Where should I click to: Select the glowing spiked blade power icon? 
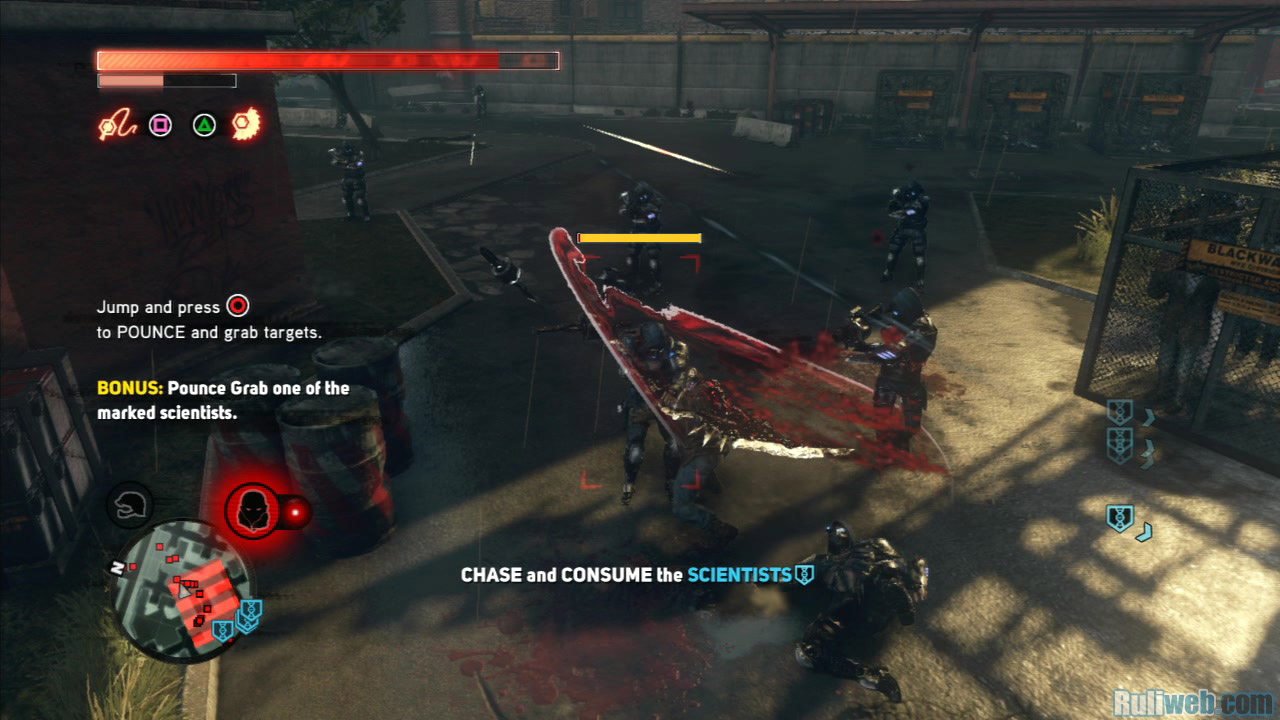(x=245, y=125)
